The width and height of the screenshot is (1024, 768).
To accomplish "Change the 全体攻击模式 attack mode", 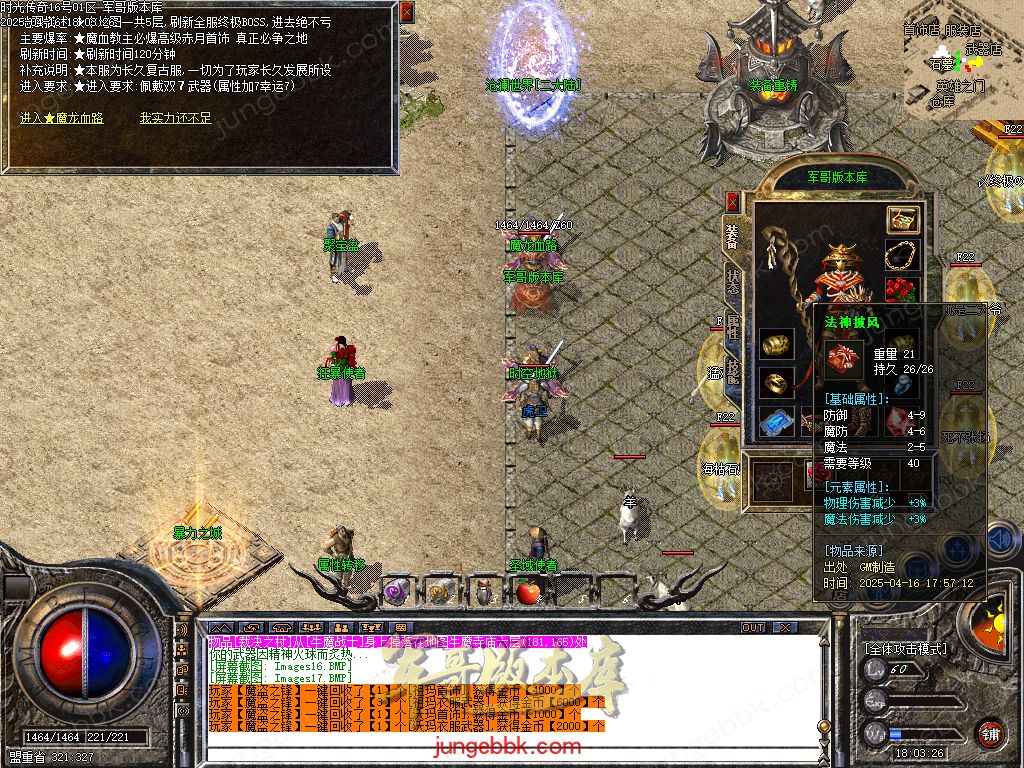I will tap(905, 649).
